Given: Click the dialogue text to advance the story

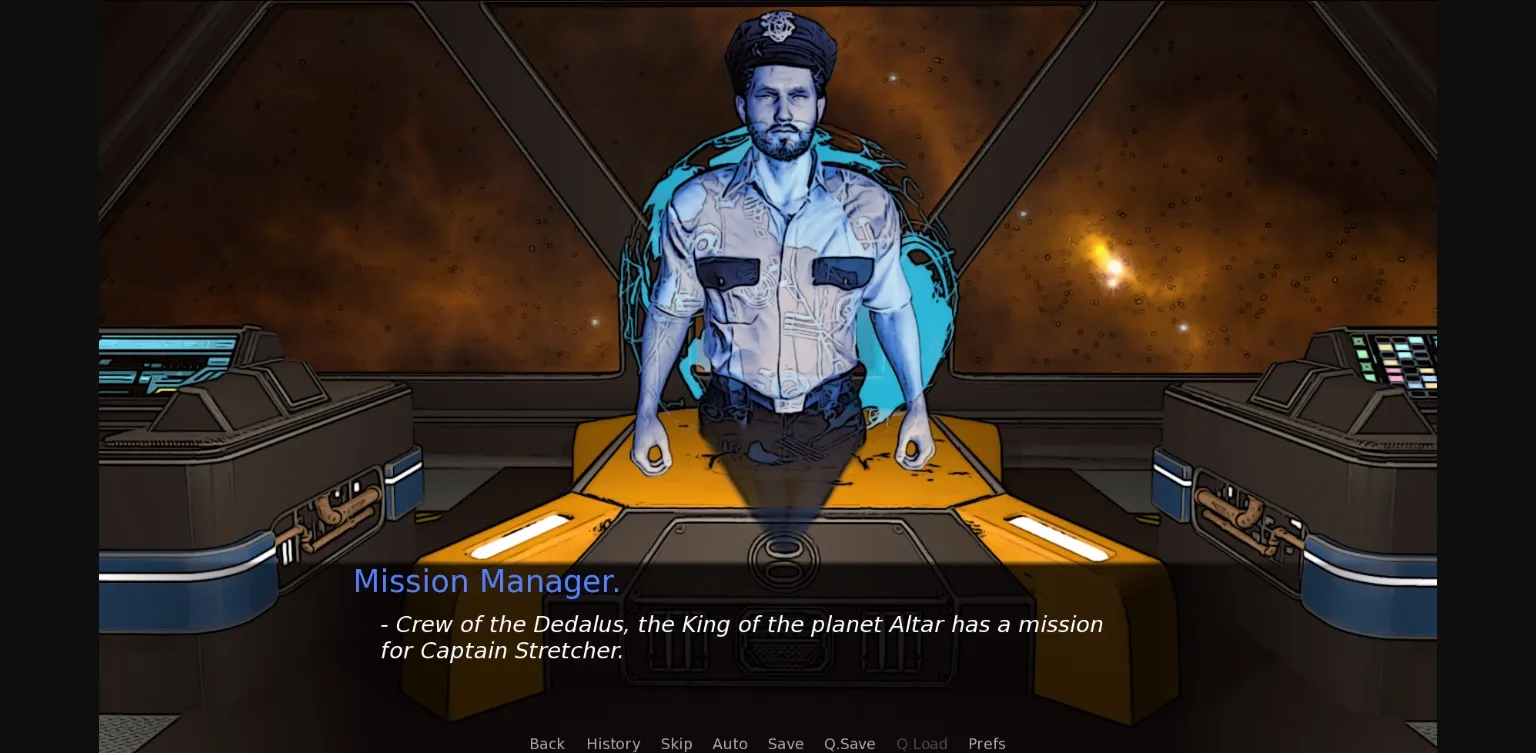Looking at the screenshot, I should pos(740,637).
